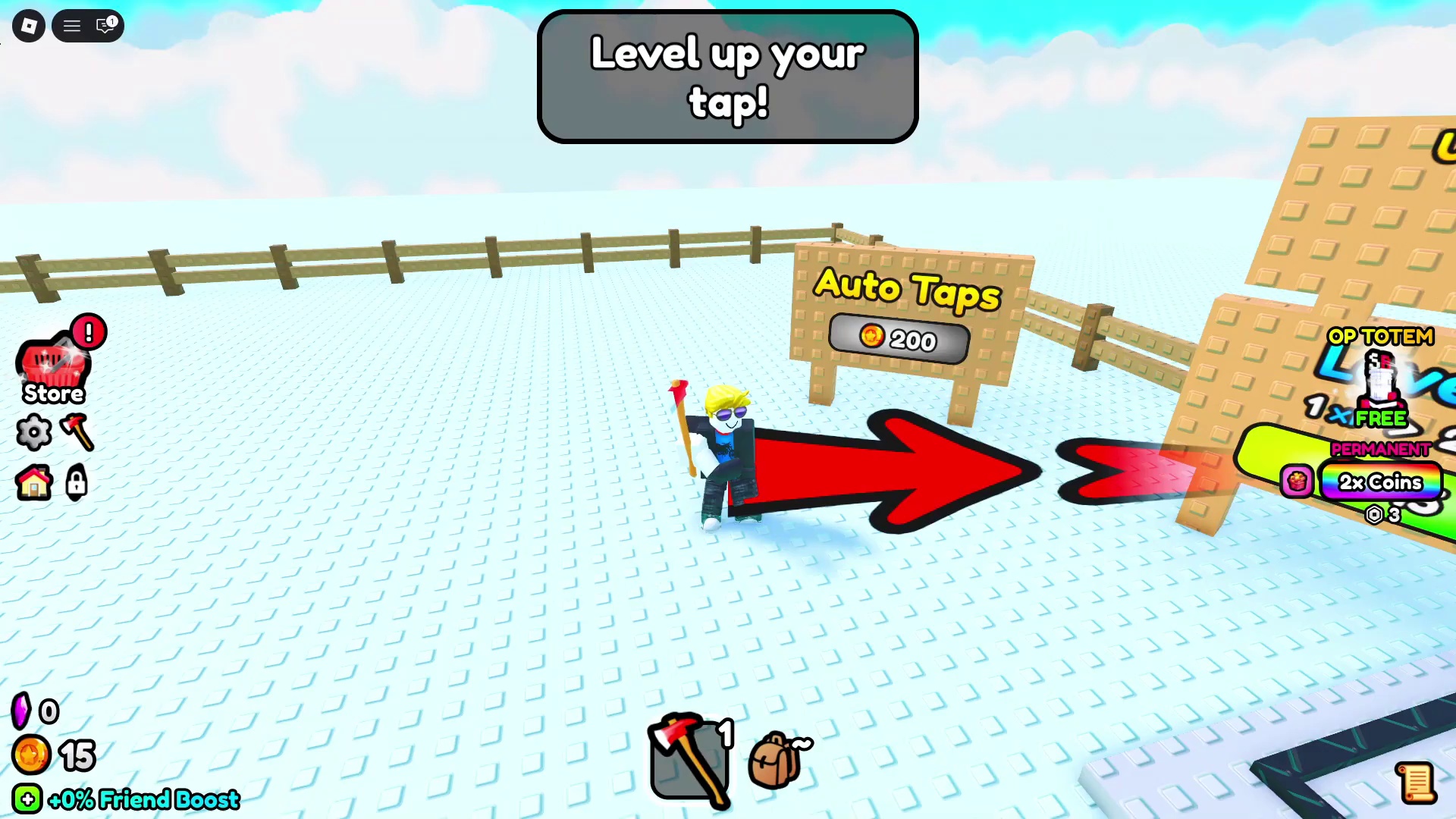Open Roblox chat notifications with badge 1
The image size is (1456, 819).
106,25
